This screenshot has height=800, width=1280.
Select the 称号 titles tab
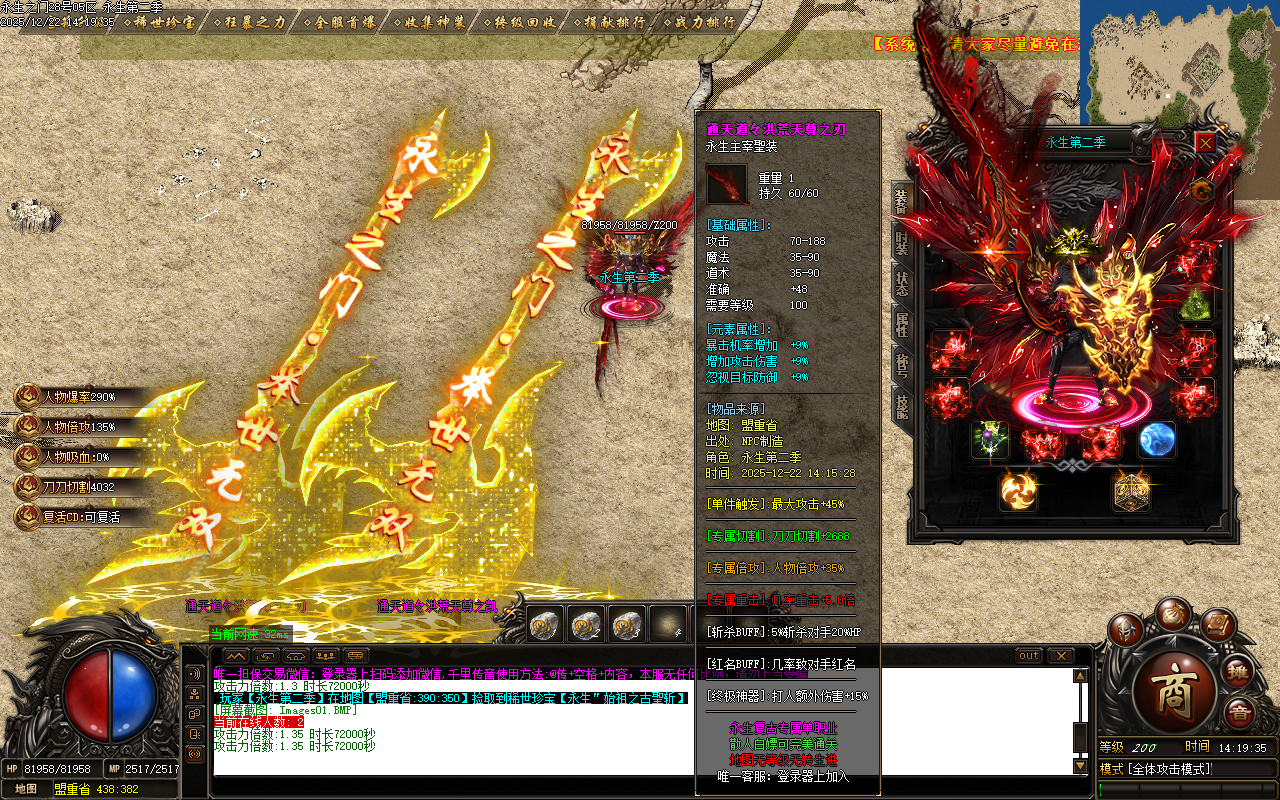(901, 364)
